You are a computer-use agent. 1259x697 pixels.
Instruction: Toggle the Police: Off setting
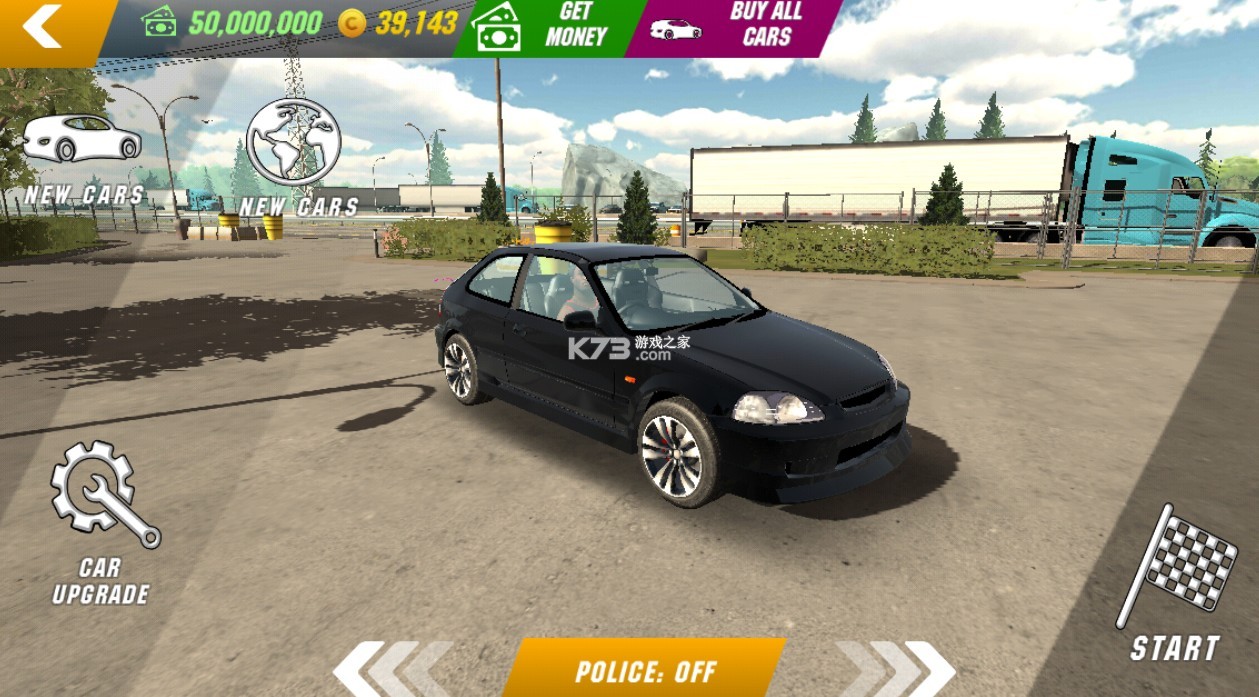[x=645, y=670]
